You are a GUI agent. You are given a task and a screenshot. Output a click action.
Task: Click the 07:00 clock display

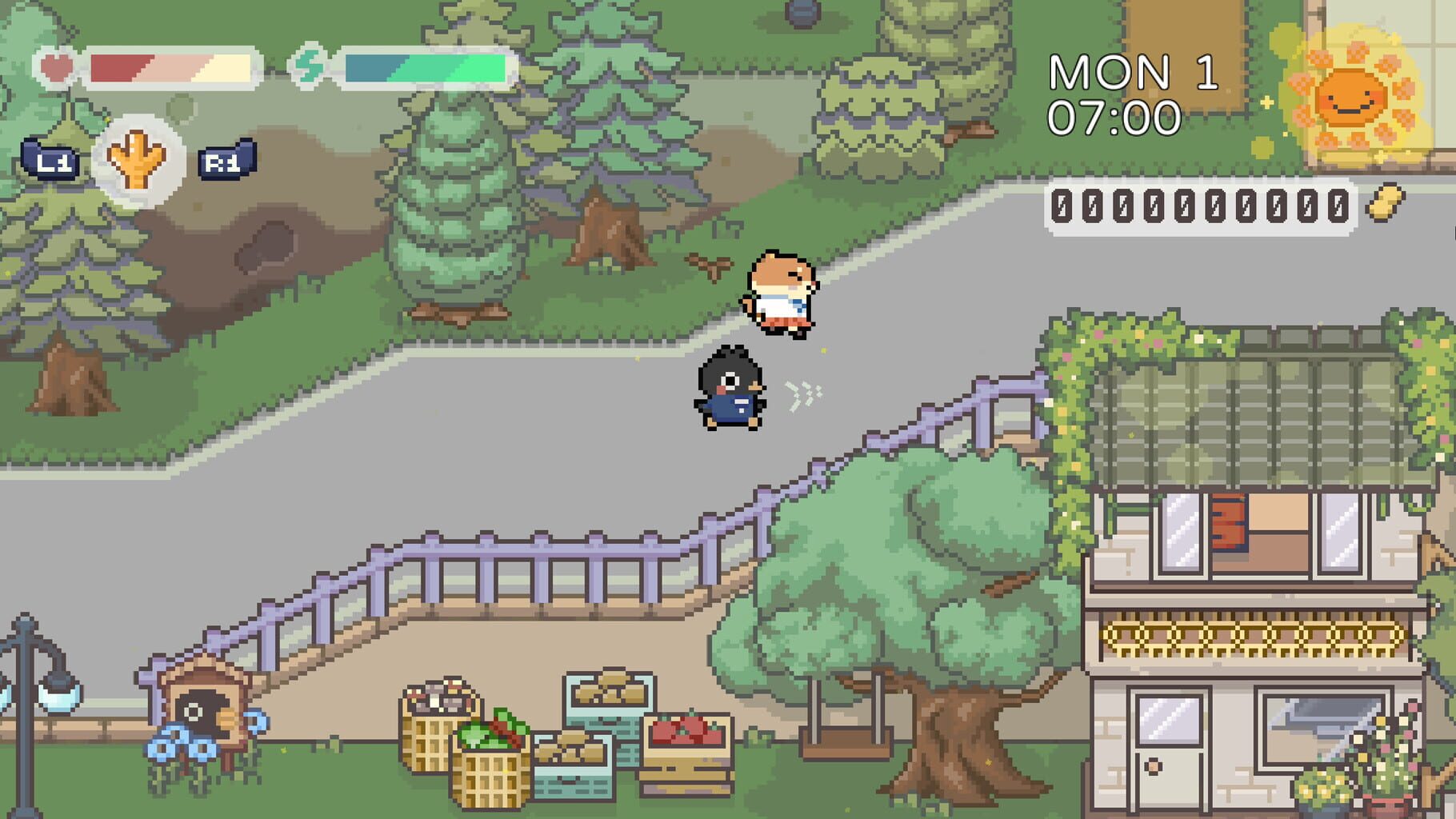tap(1114, 118)
